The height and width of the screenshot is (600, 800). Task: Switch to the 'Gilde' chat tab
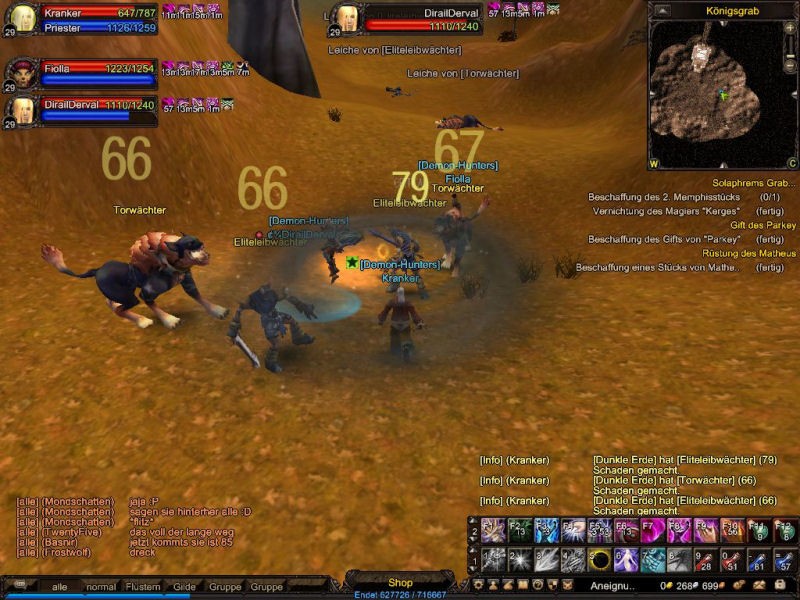tap(185, 587)
